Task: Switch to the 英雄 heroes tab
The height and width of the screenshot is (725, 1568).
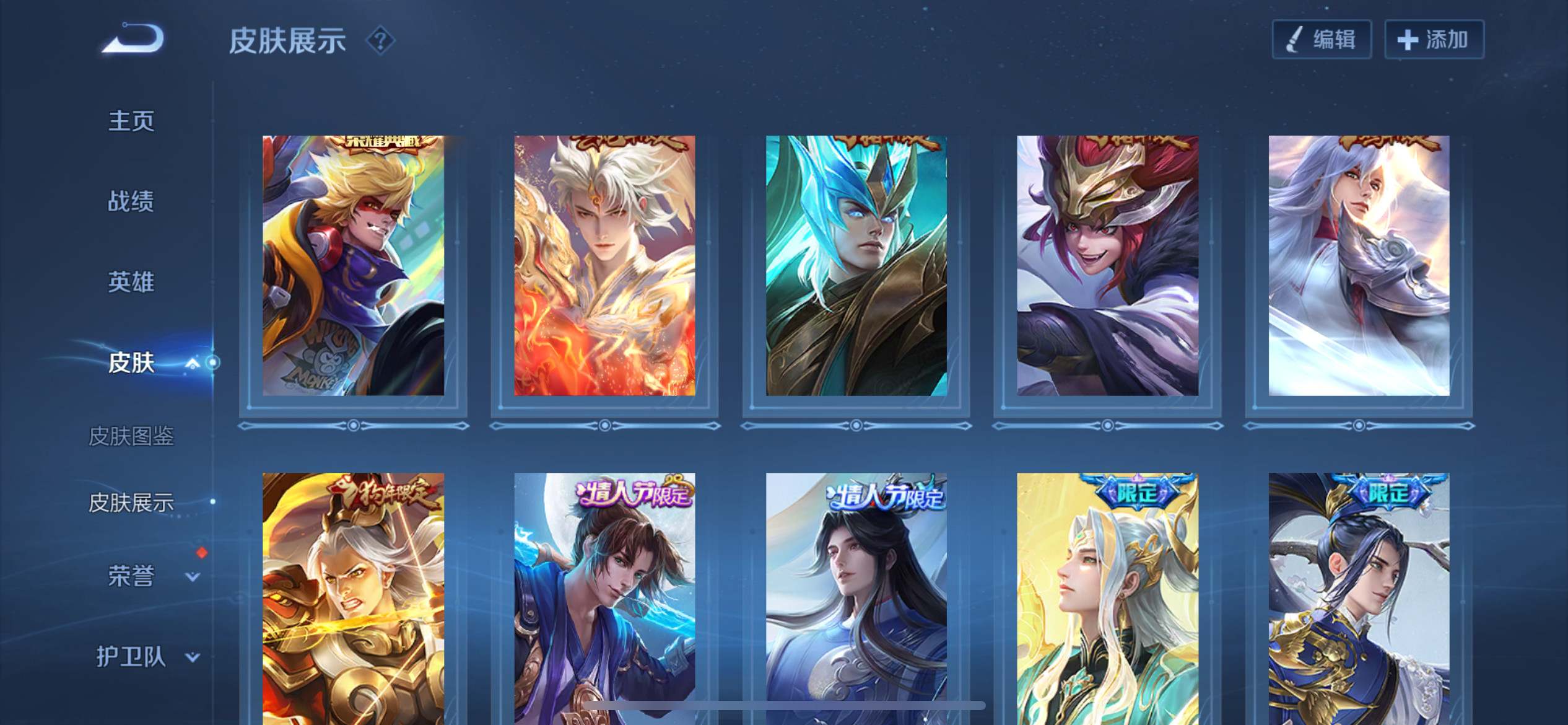Action: tap(131, 282)
